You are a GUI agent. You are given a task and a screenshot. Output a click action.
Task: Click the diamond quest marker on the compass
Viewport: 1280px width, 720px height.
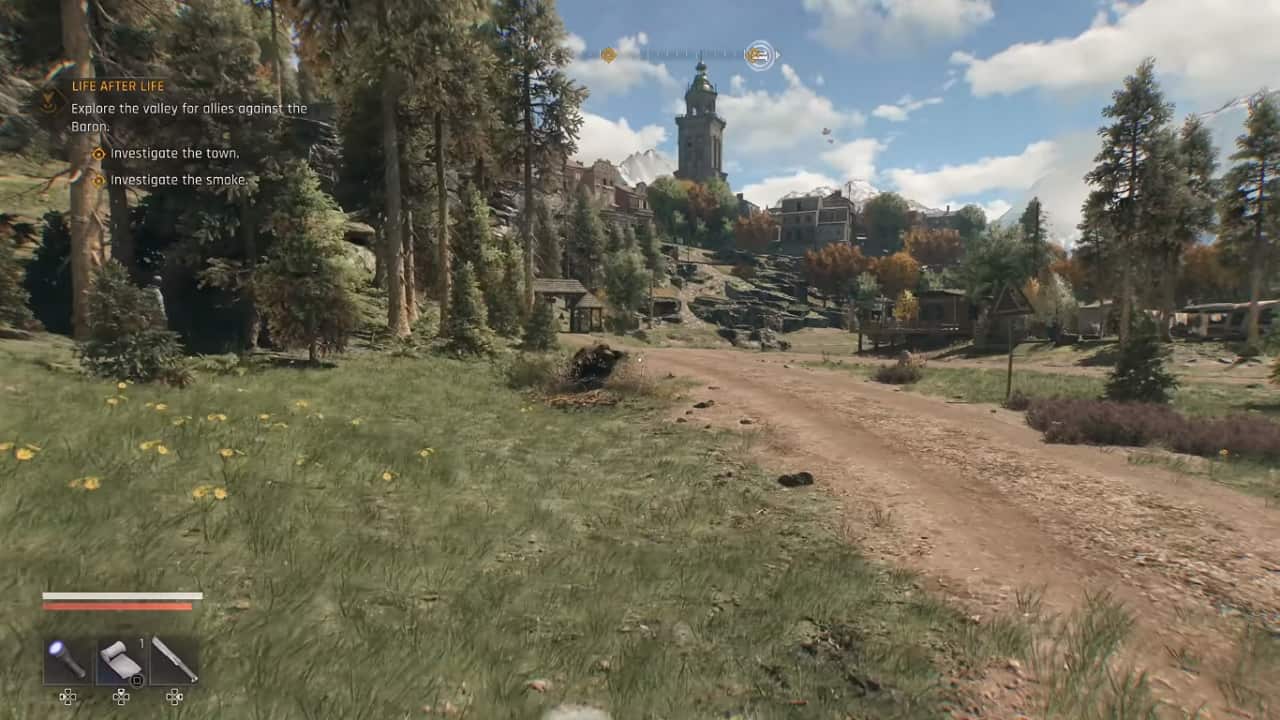click(x=609, y=55)
